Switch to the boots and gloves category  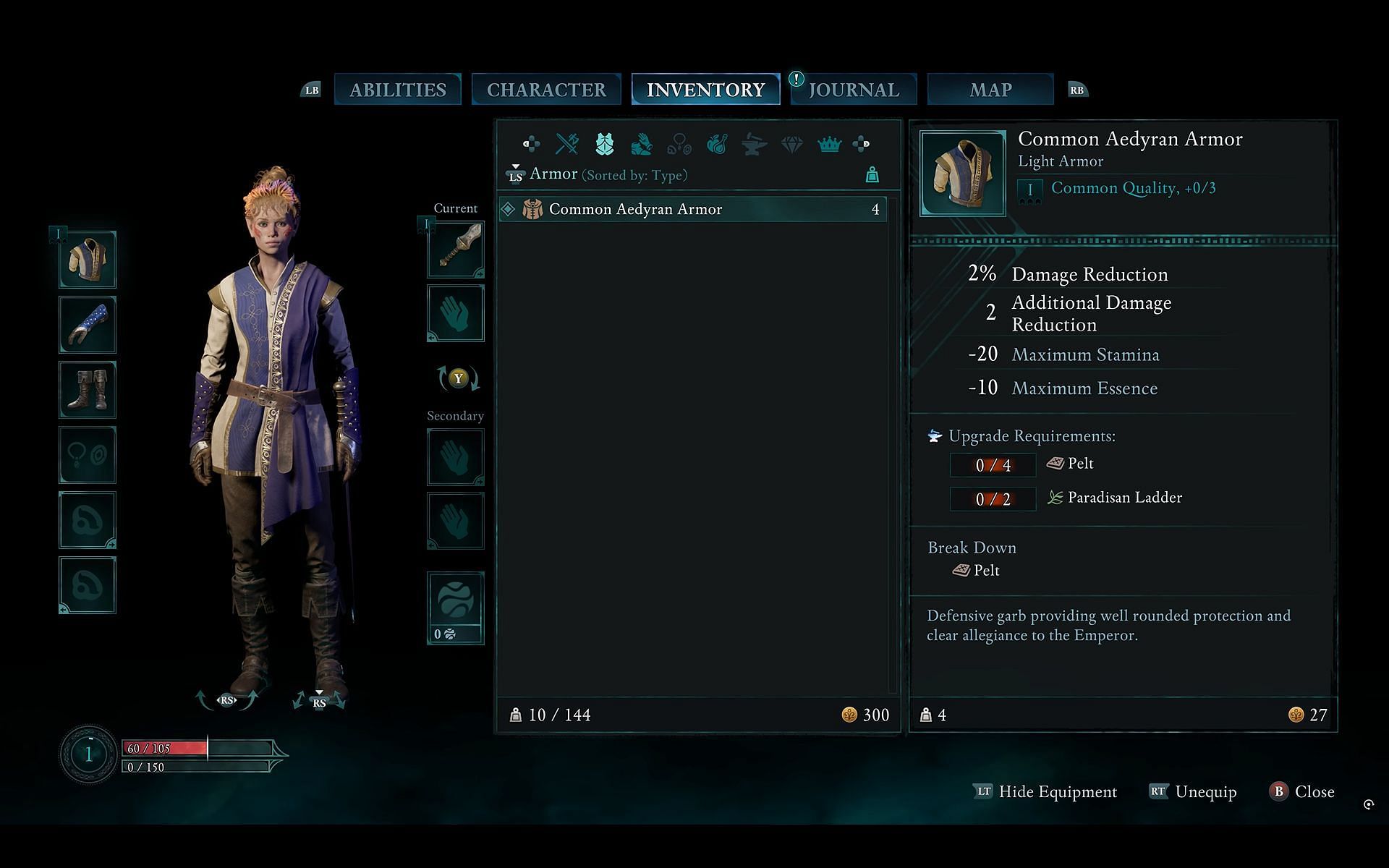point(642,145)
